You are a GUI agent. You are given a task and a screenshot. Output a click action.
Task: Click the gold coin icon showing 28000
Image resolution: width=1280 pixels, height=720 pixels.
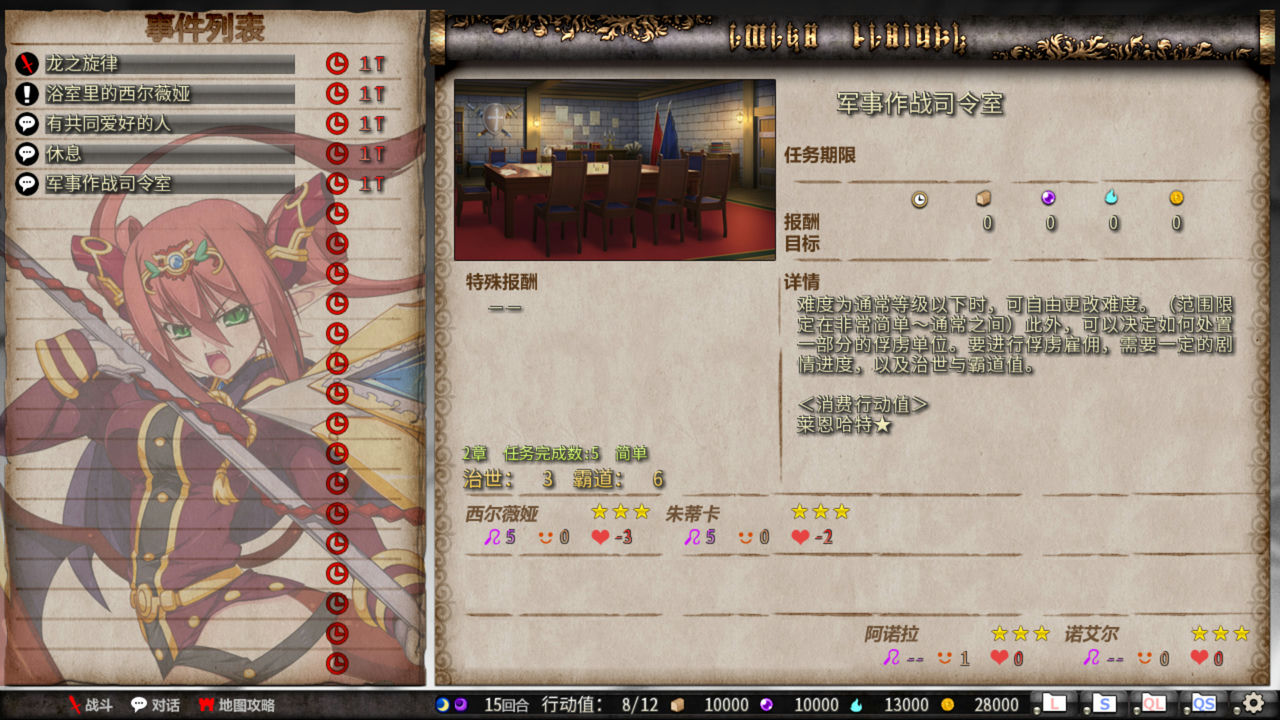(x=947, y=705)
